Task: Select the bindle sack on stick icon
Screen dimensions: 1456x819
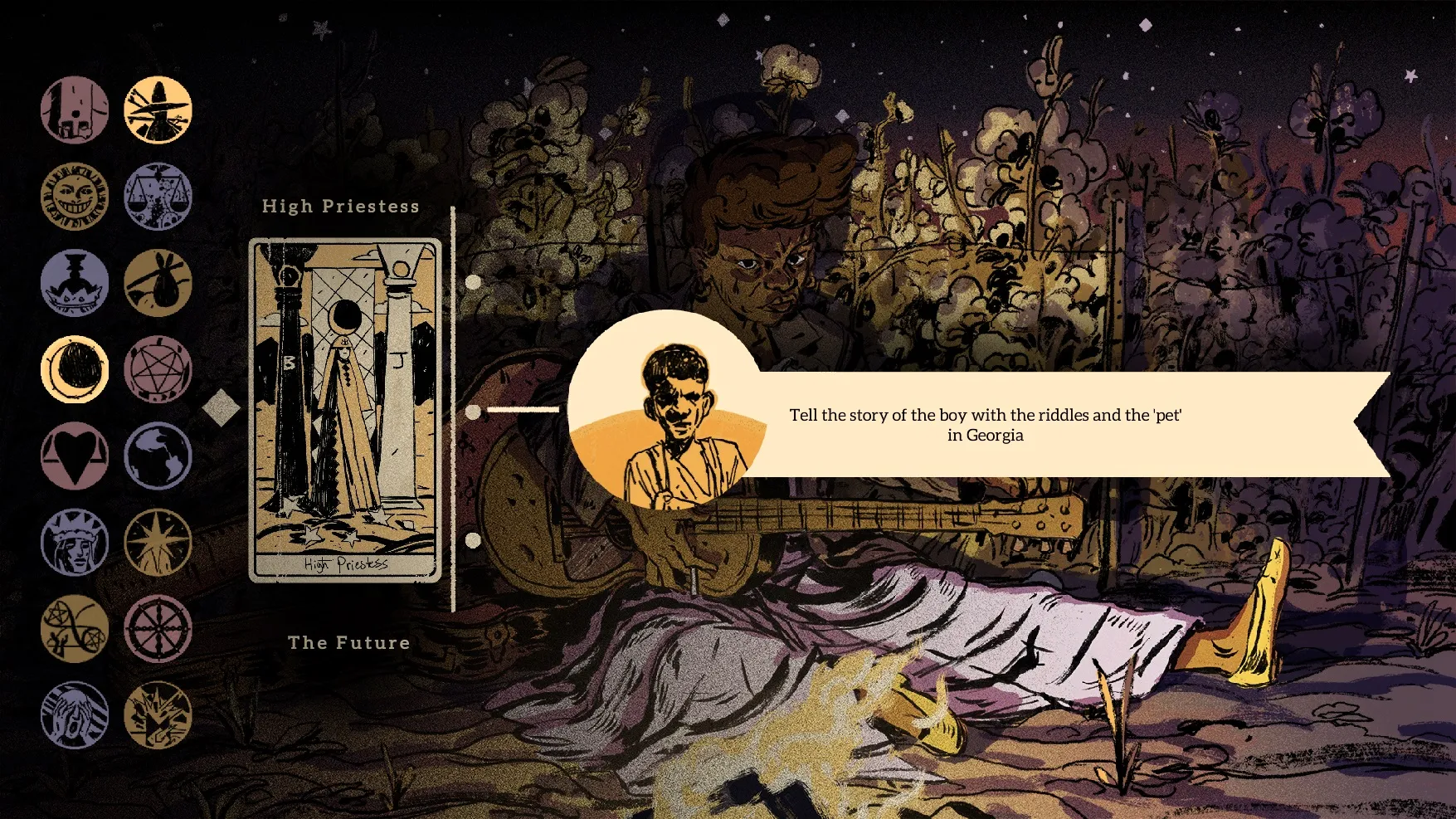Action: point(158,283)
